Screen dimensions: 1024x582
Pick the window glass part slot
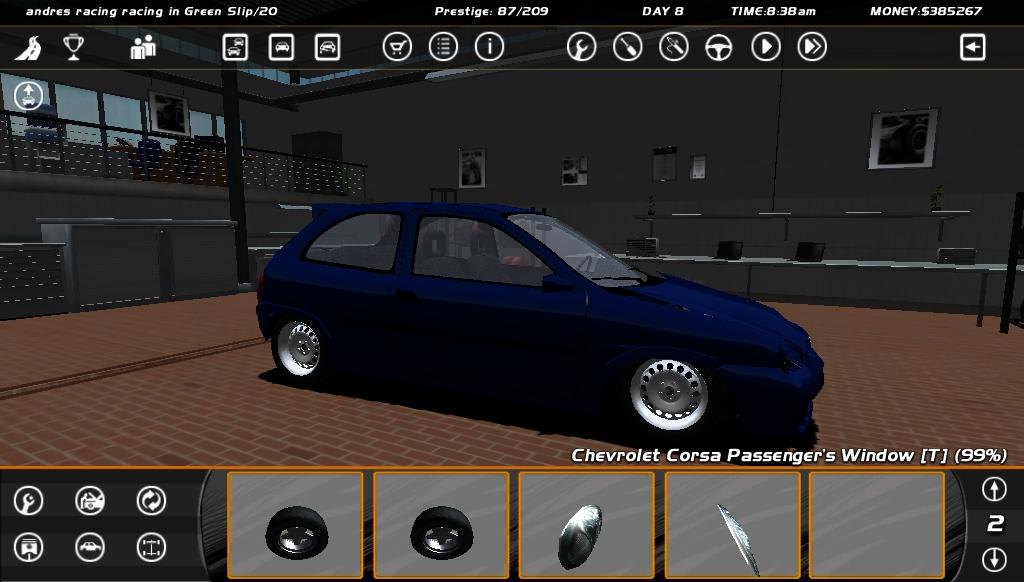coord(732,525)
